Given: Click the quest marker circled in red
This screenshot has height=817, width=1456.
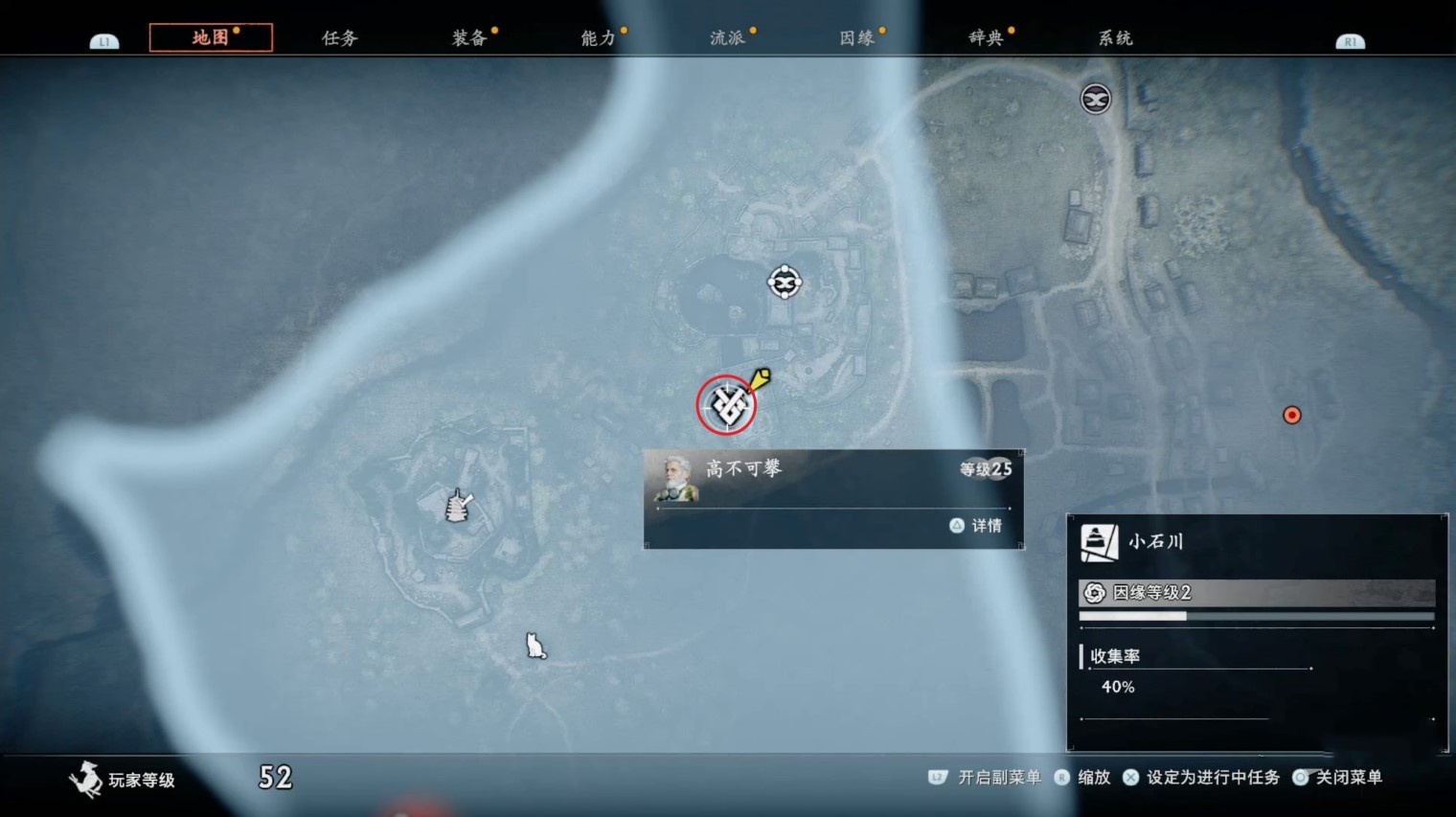Looking at the screenshot, I should 727,405.
